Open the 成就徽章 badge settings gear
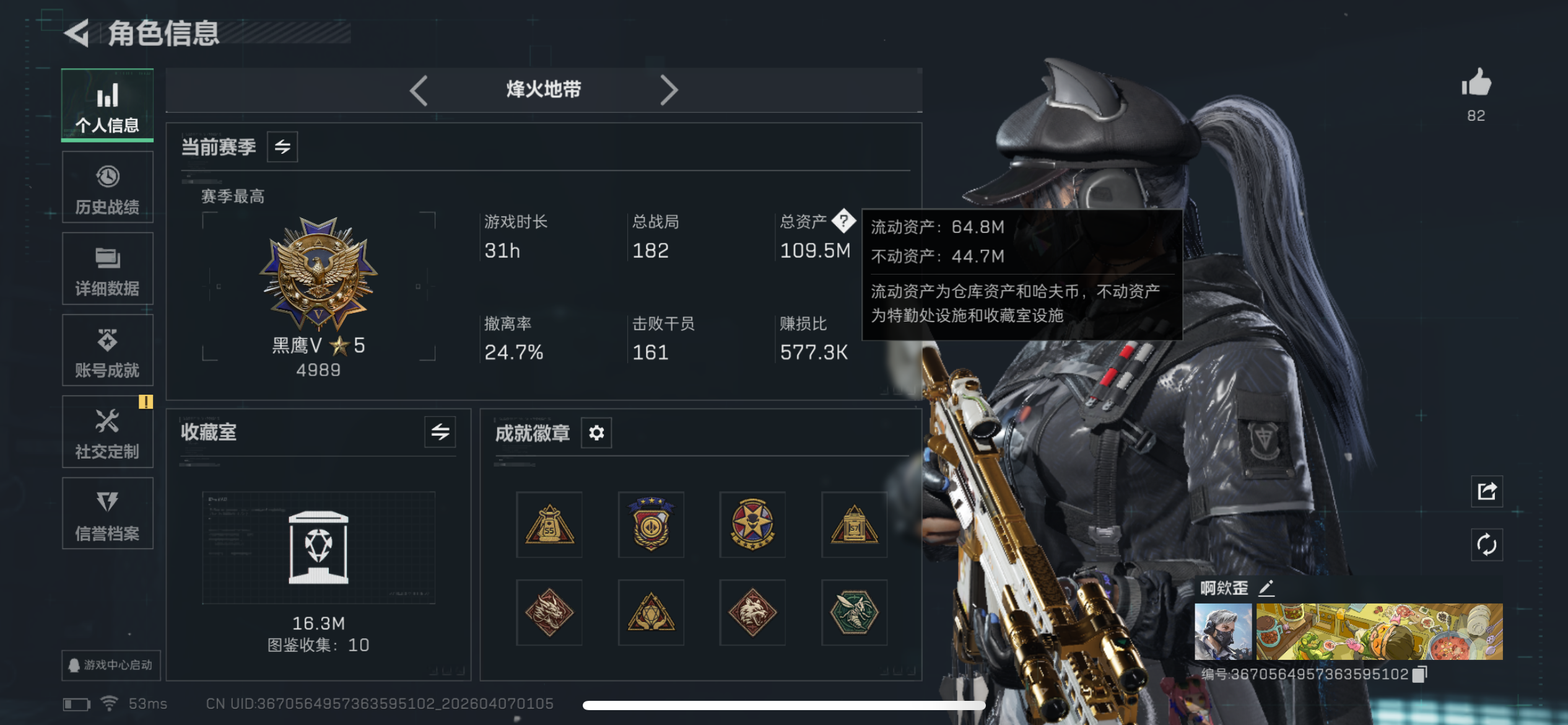Screen dimensions: 1568x725 (x=595, y=433)
